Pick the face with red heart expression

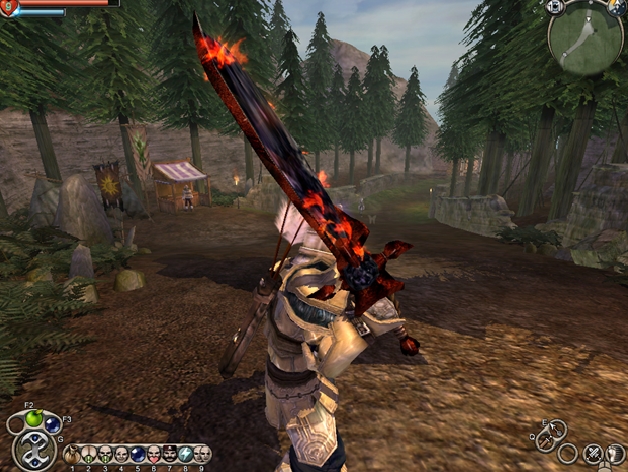(x=154, y=455)
